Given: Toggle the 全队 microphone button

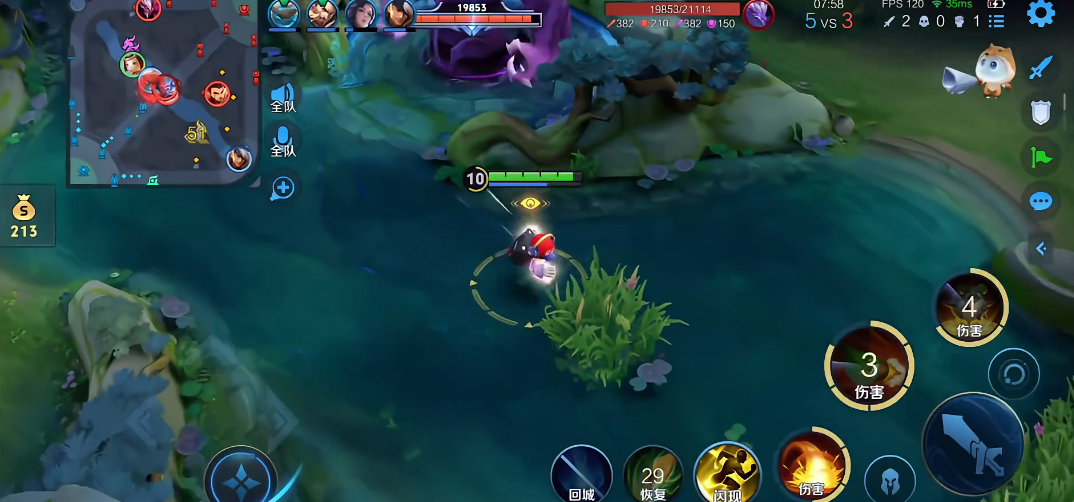Looking at the screenshot, I should tap(283, 139).
